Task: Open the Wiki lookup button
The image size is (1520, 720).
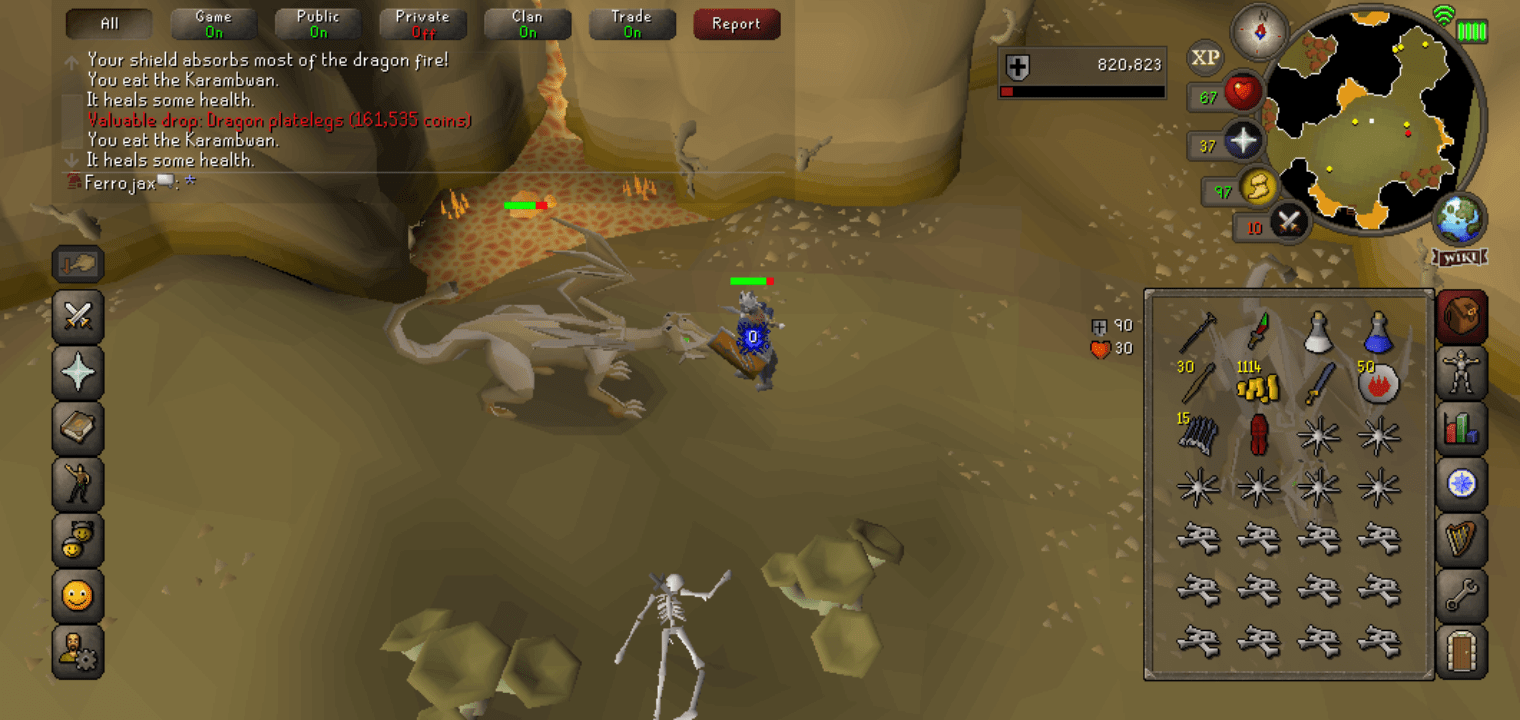Action: pos(1458,255)
